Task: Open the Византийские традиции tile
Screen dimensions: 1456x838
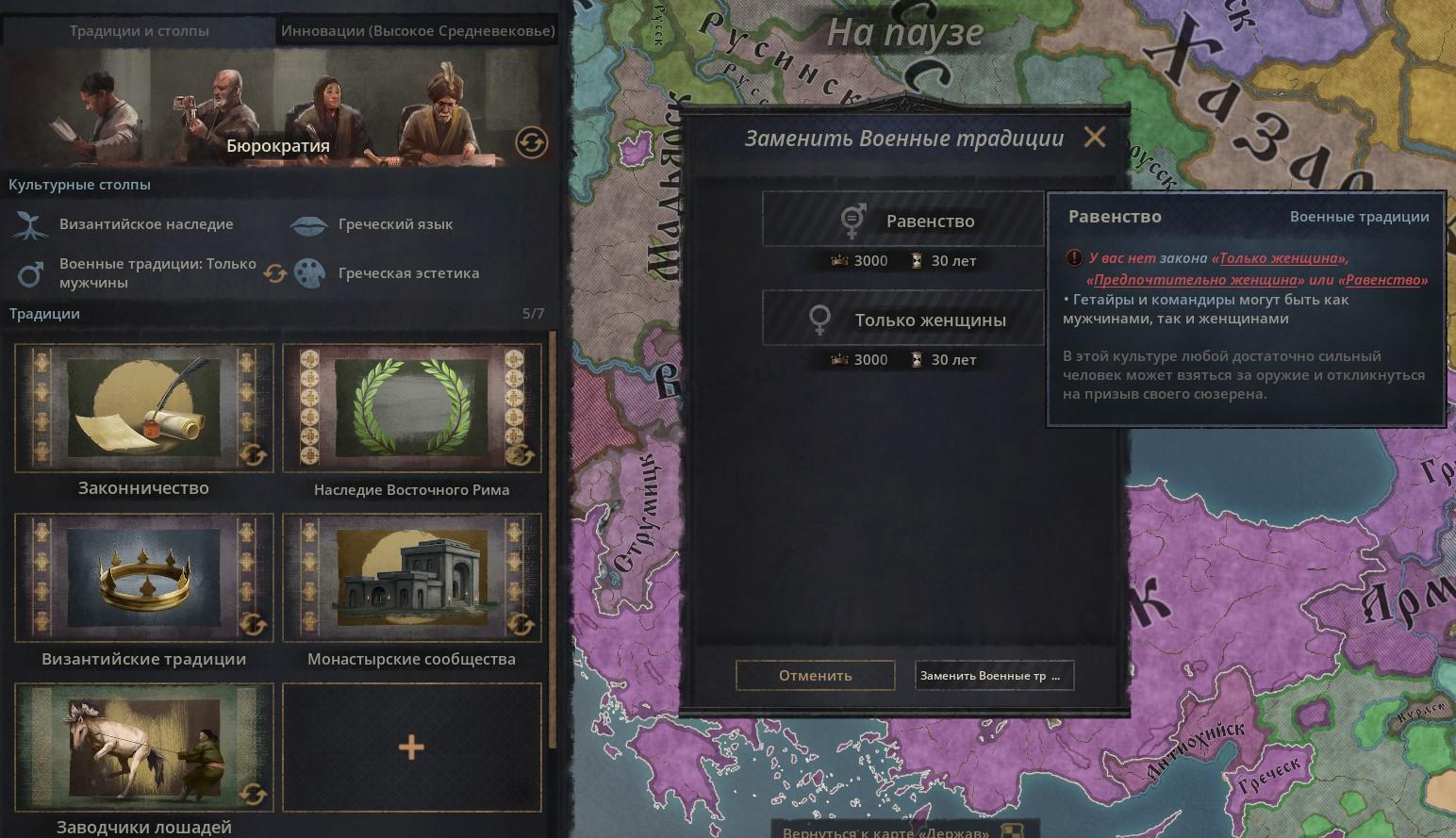Action: coord(143,578)
